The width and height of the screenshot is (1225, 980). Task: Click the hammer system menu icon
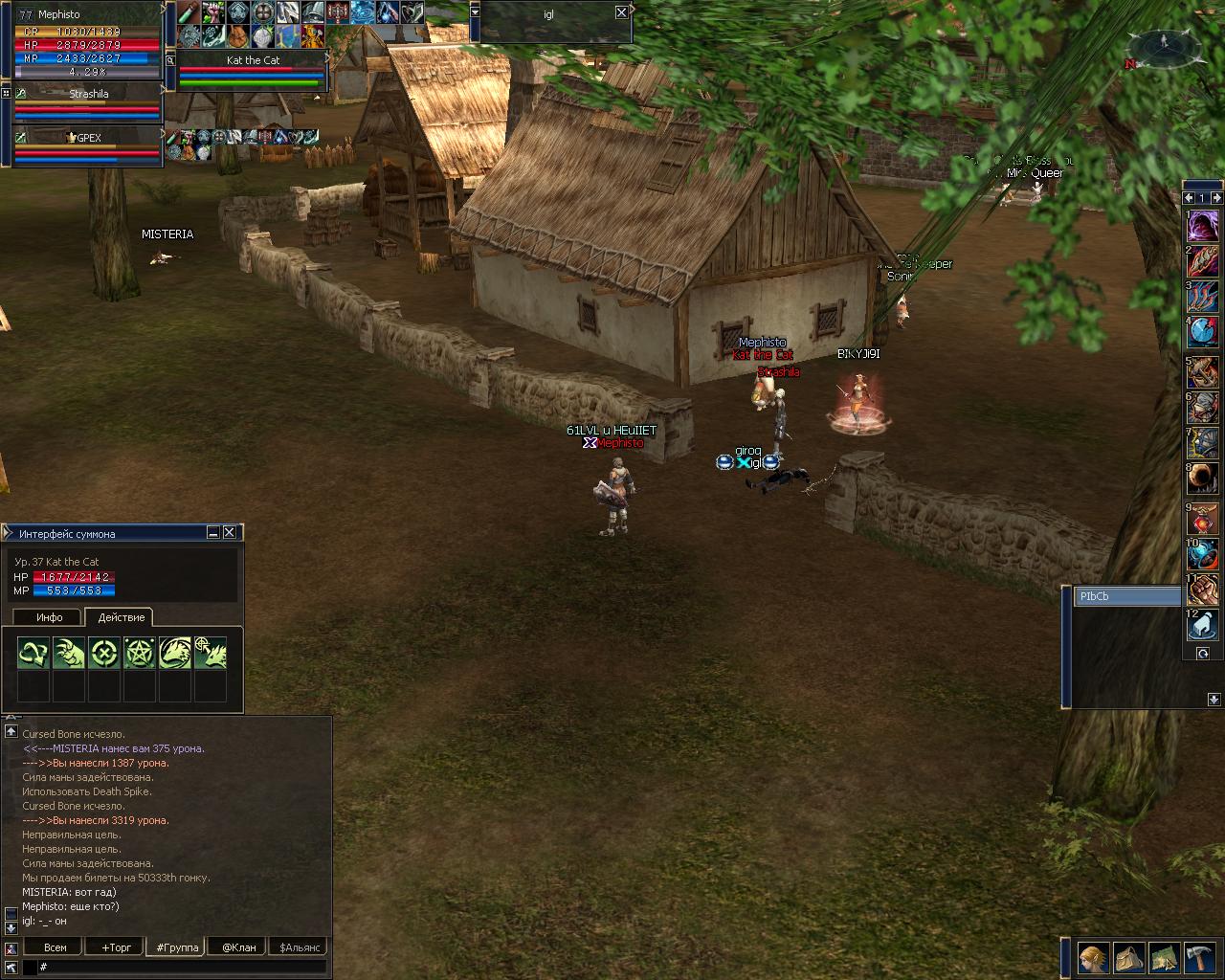point(1200,957)
